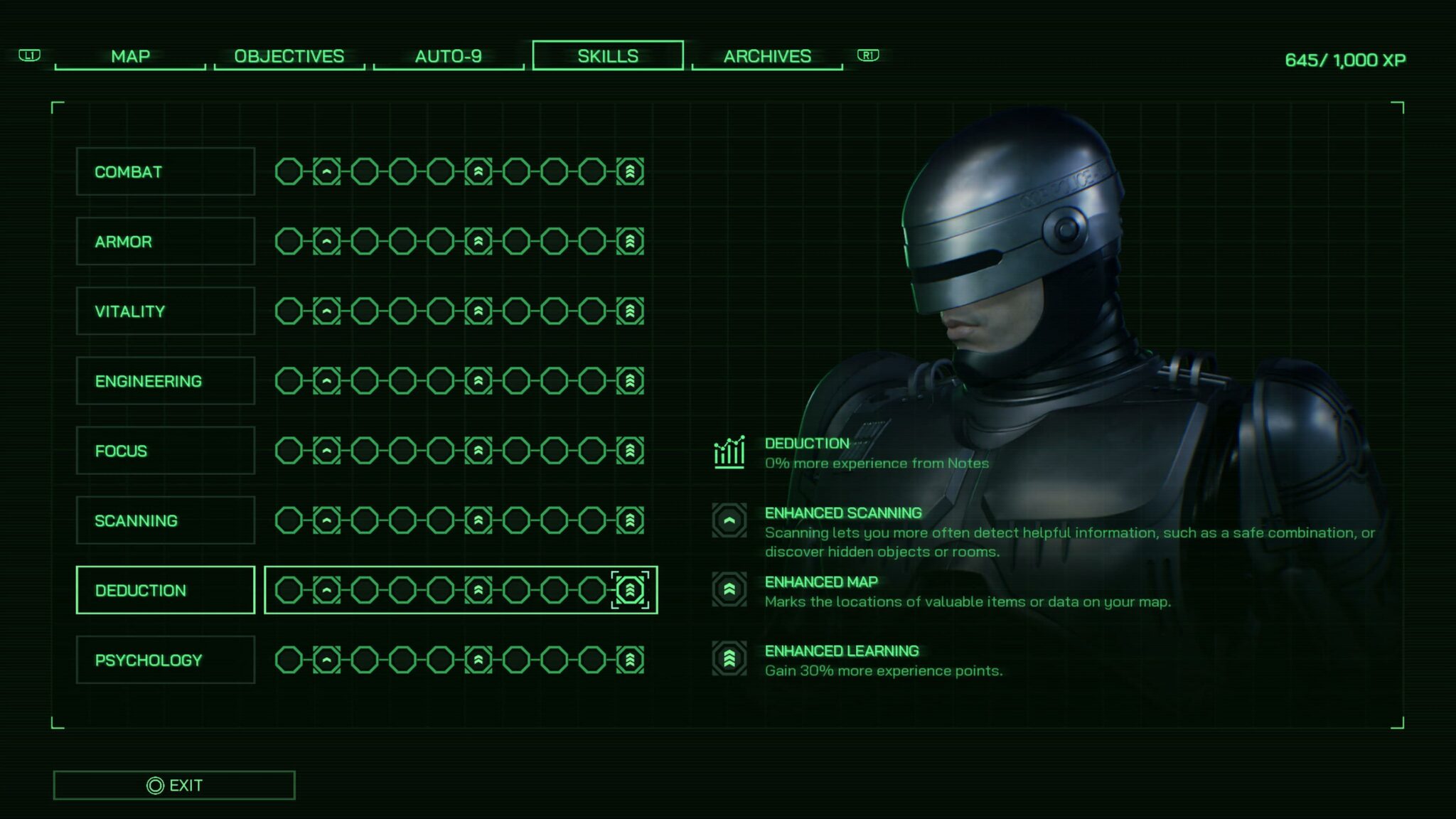The height and width of the screenshot is (819, 1456).
Task: Select the highlighted final Deduction skill node
Action: click(x=630, y=590)
